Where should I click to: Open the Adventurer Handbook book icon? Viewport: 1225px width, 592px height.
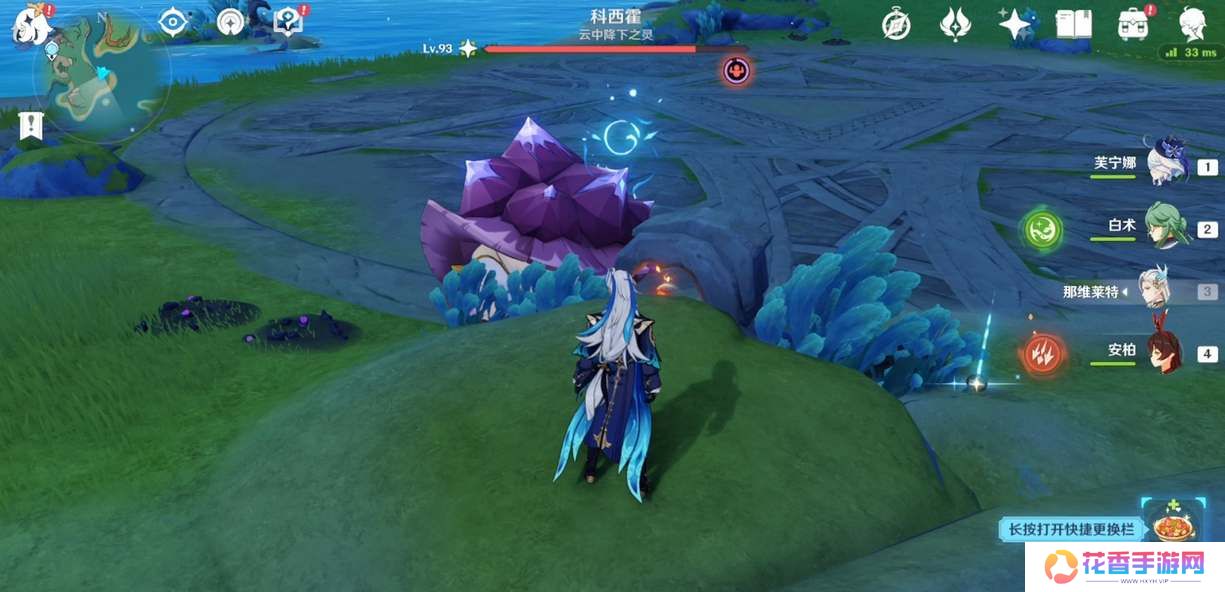pos(1073,24)
